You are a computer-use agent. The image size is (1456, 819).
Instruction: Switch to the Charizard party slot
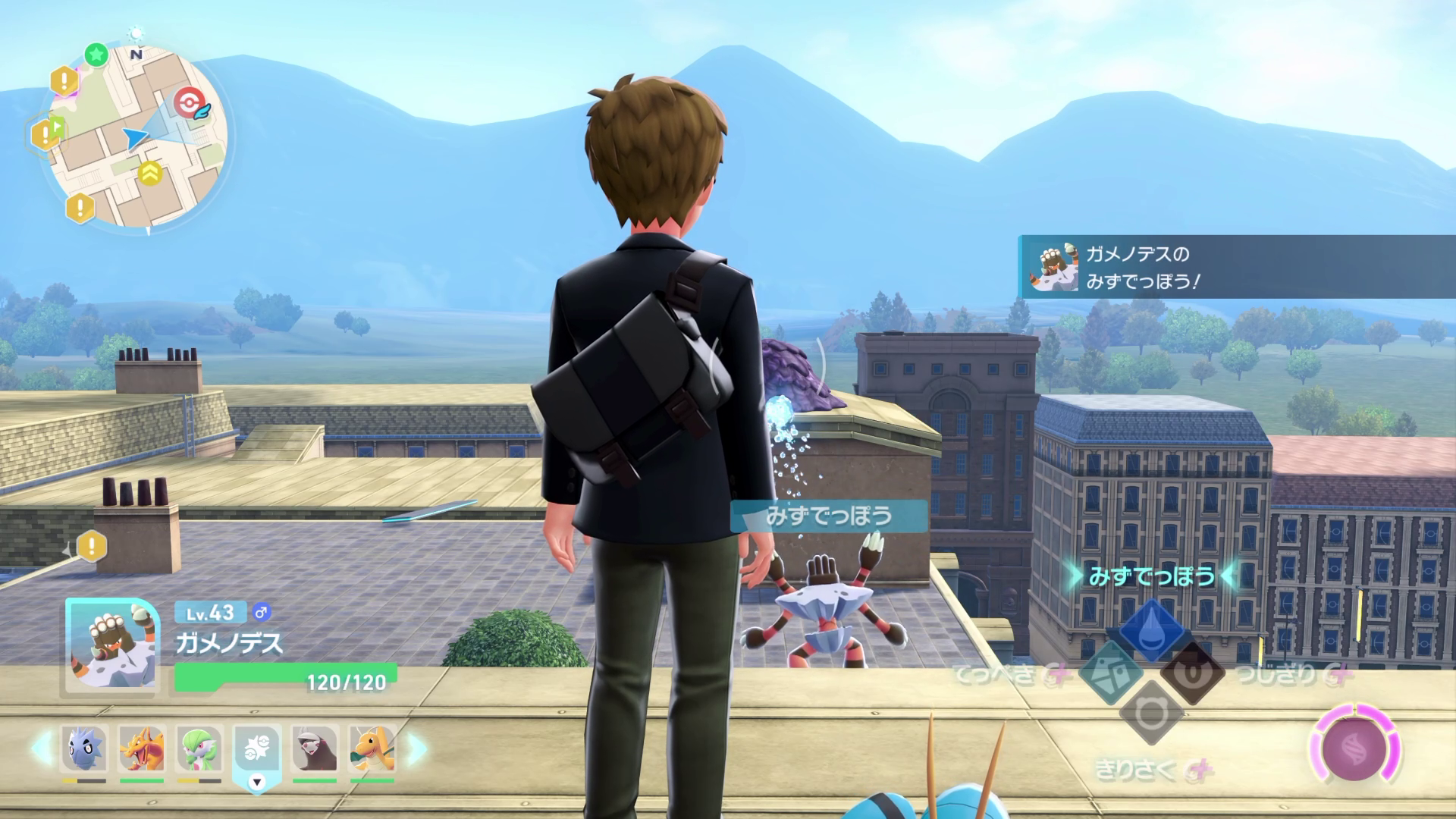coord(142,749)
